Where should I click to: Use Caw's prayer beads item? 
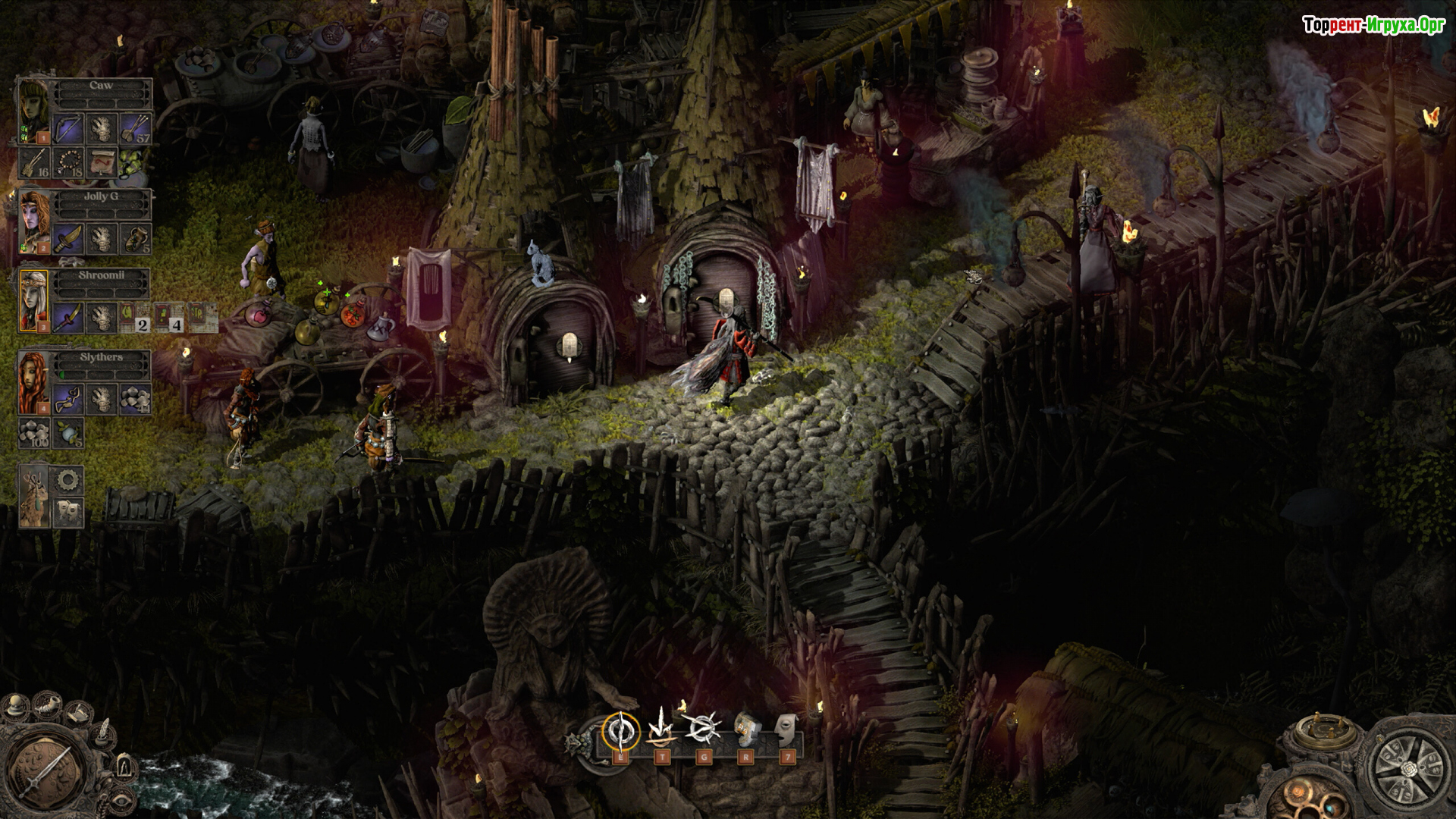point(68,162)
